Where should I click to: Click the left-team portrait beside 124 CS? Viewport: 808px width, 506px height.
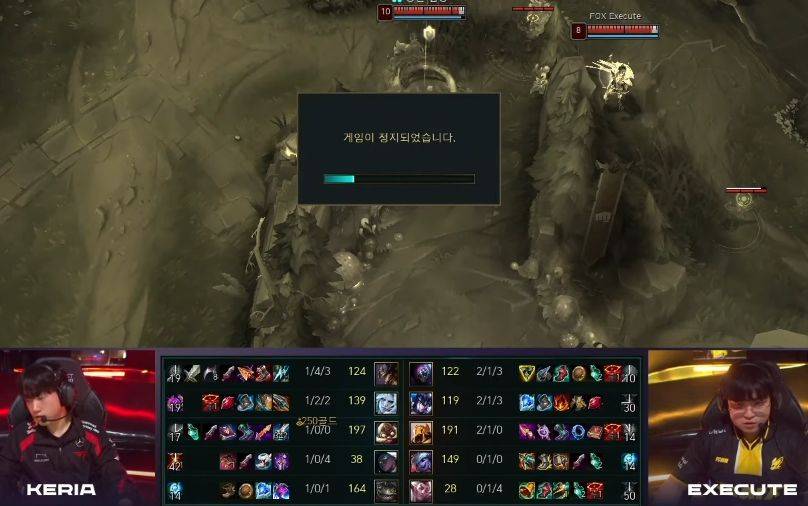coord(386,374)
